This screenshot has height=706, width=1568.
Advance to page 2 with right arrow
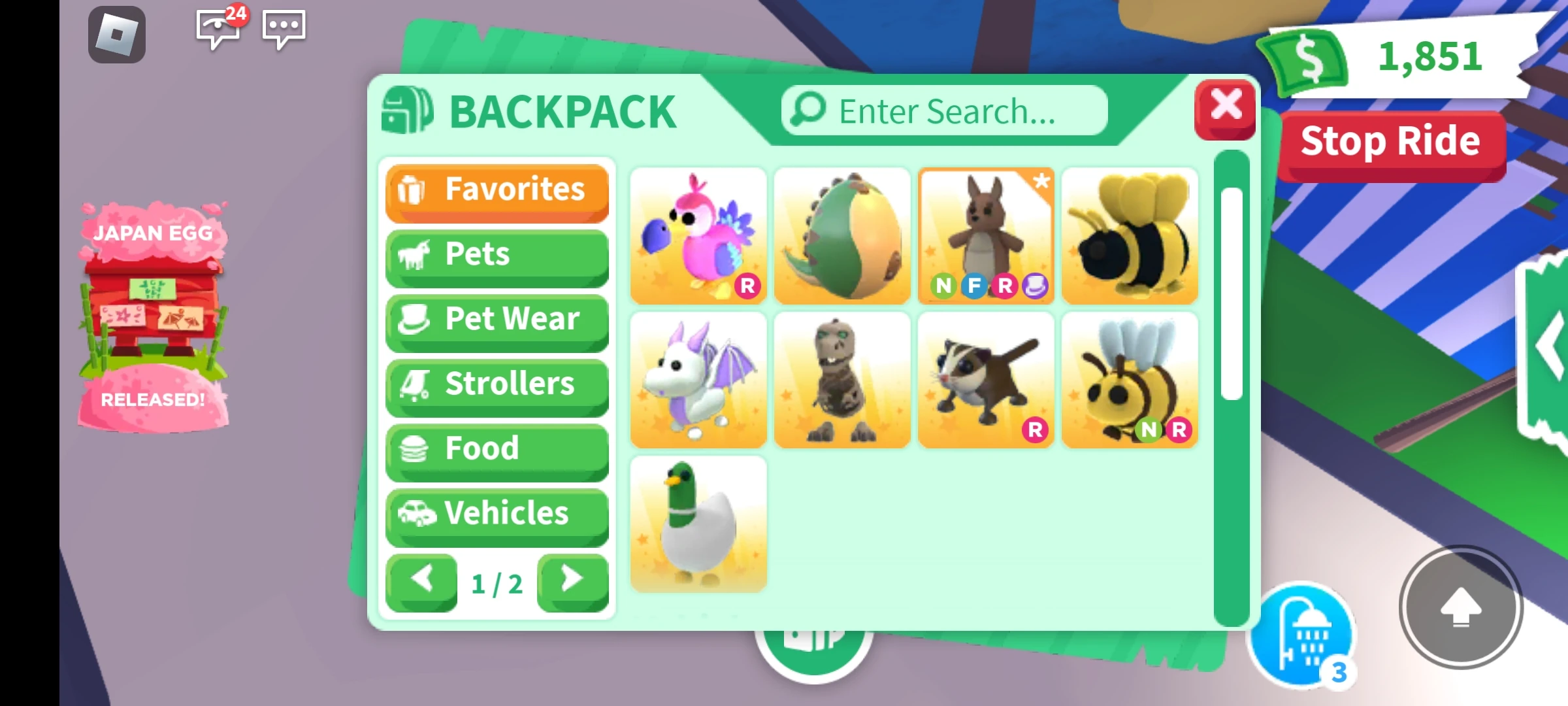click(572, 579)
